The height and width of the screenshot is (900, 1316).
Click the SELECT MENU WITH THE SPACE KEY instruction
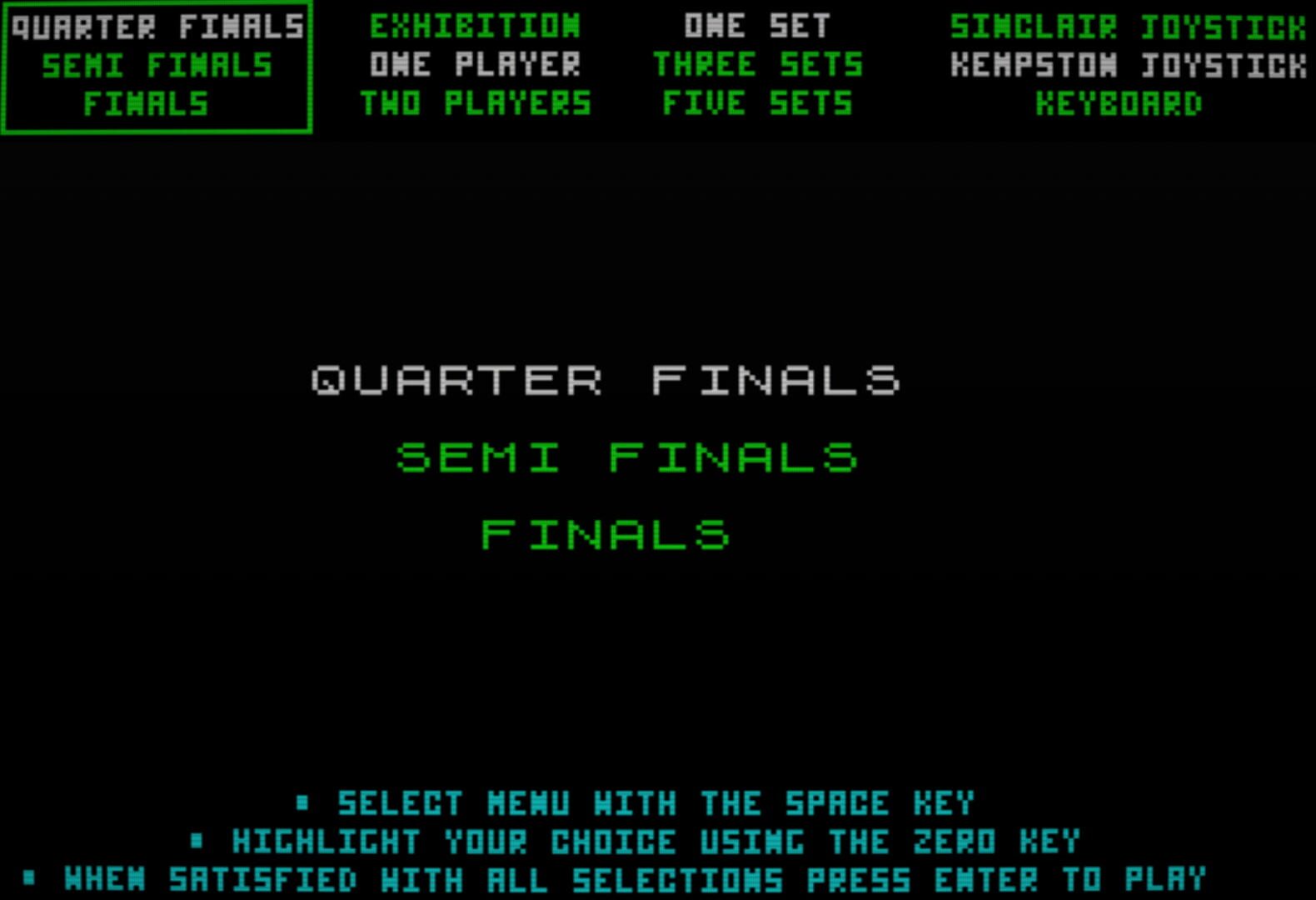point(656,803)
